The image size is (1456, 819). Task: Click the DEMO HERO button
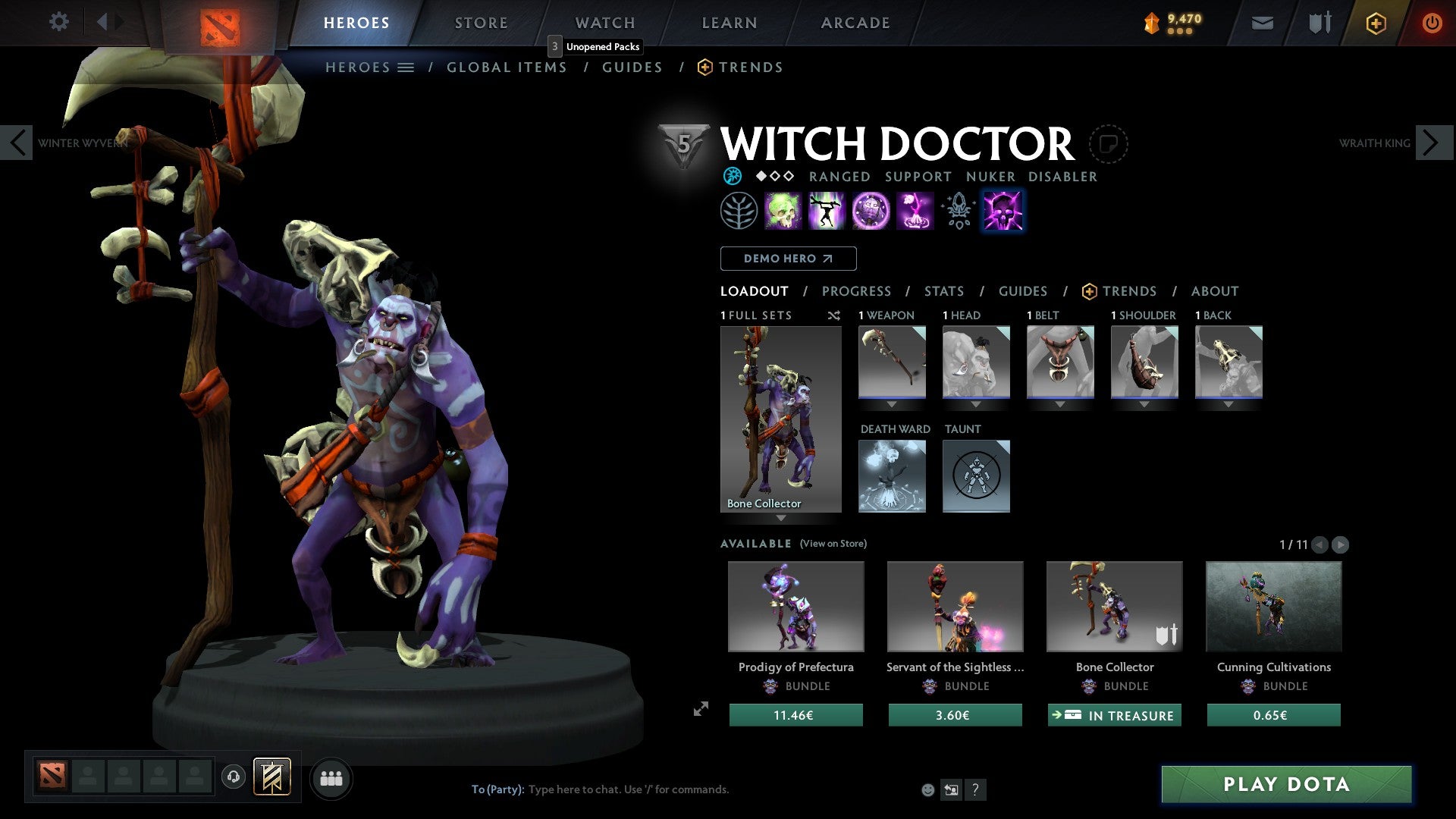click(x=787, y=259)
